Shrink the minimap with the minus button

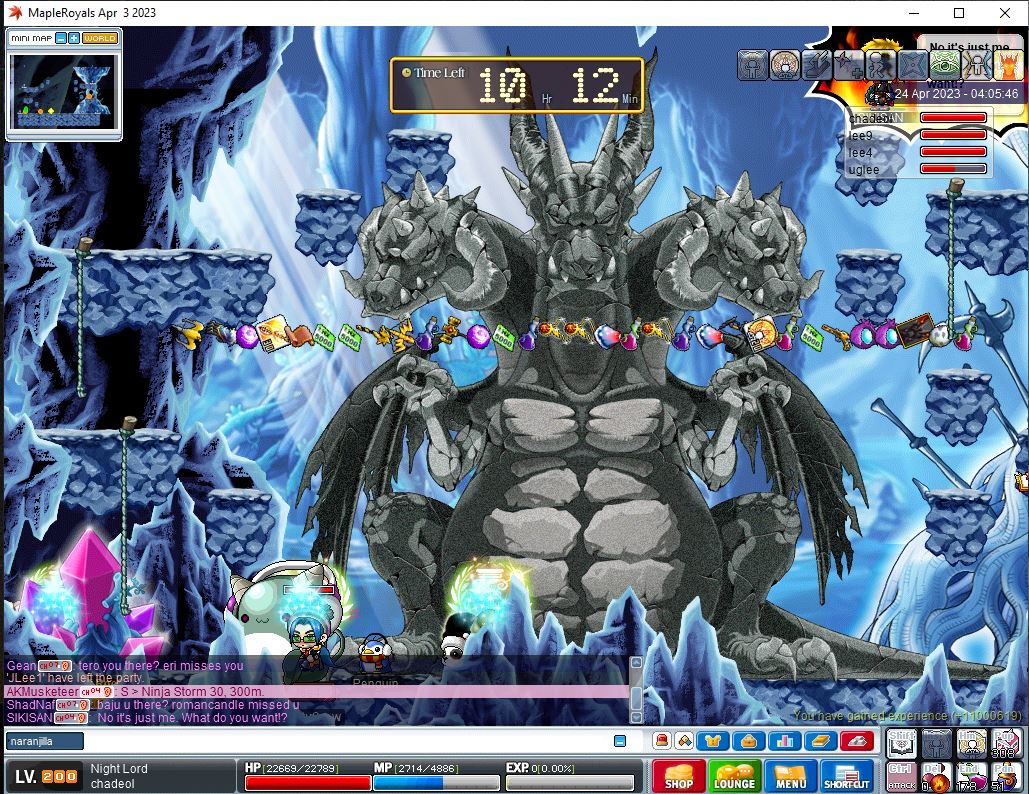pyautogui.click(x=61, y=38)
